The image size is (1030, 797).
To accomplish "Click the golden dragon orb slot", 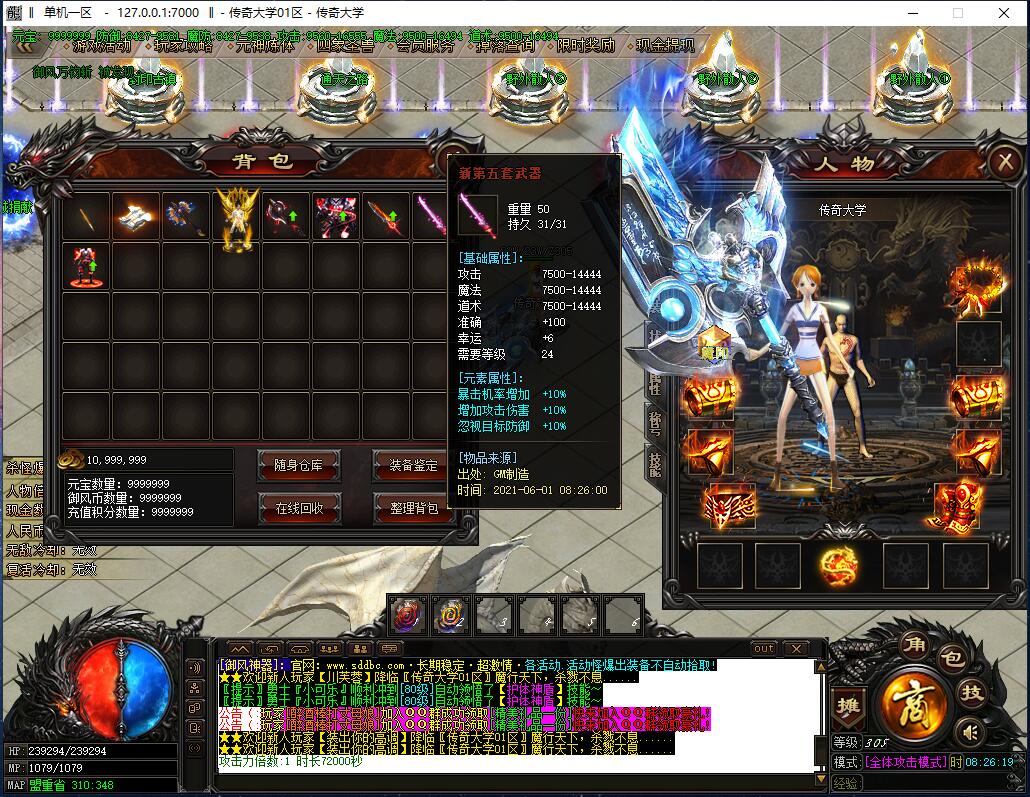I will (x=838, y=566).
